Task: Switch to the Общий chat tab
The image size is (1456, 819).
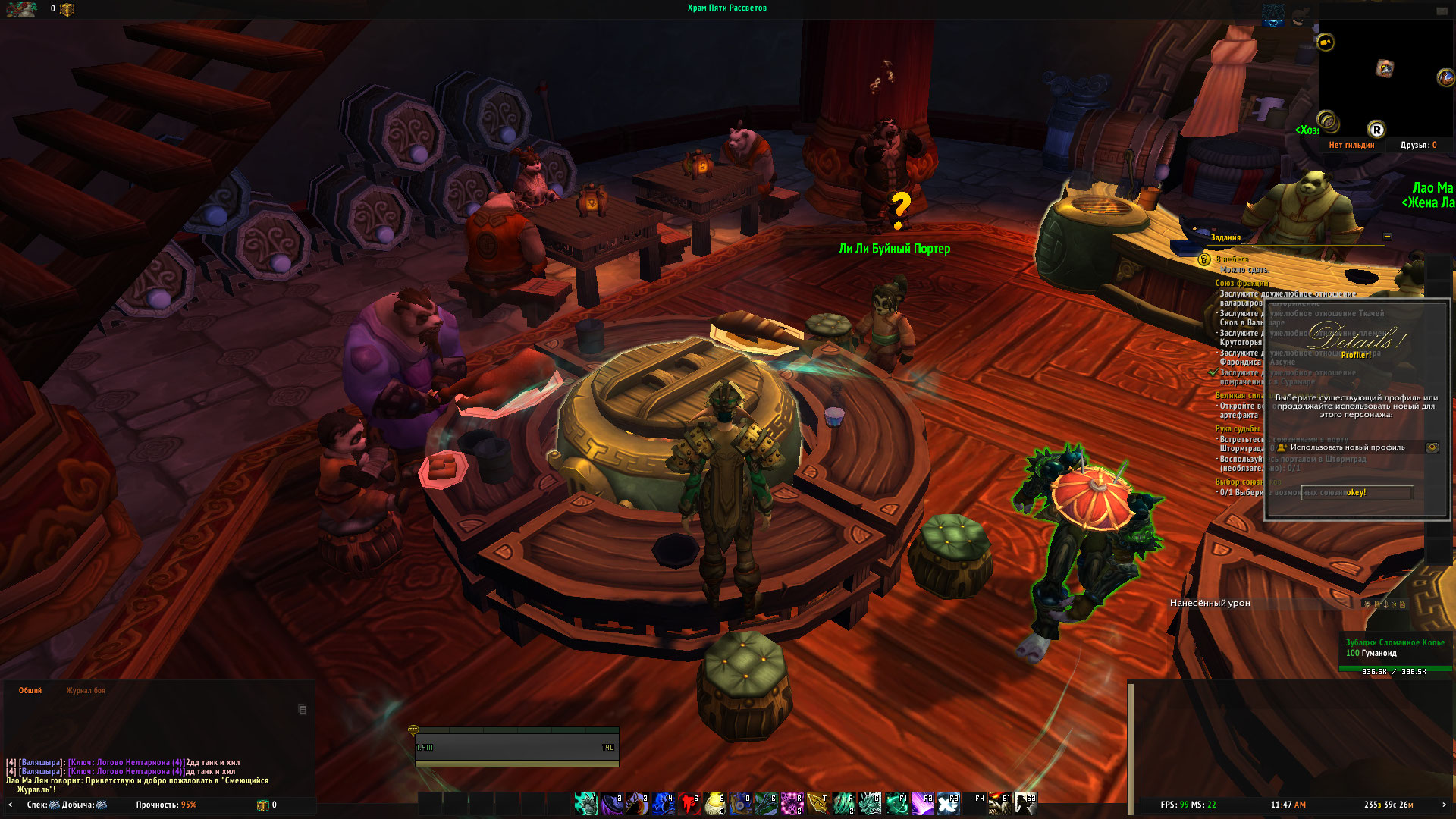Action: pos(30,691)
